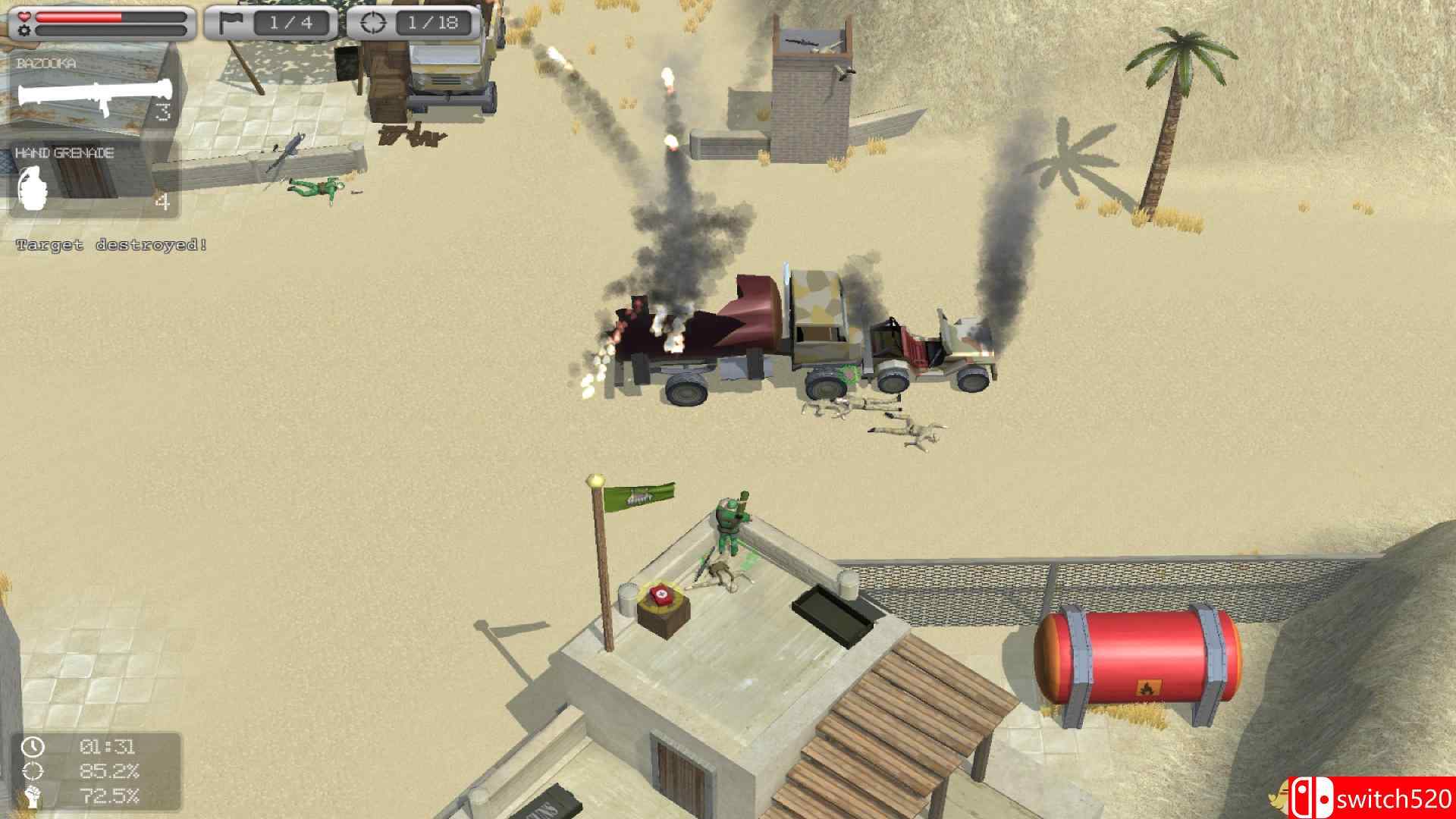Image resolution: width=1456 pixels, height=819 pixels.
Task: Click the Target destroyed! notification text
Action: [x=110, y=245]
